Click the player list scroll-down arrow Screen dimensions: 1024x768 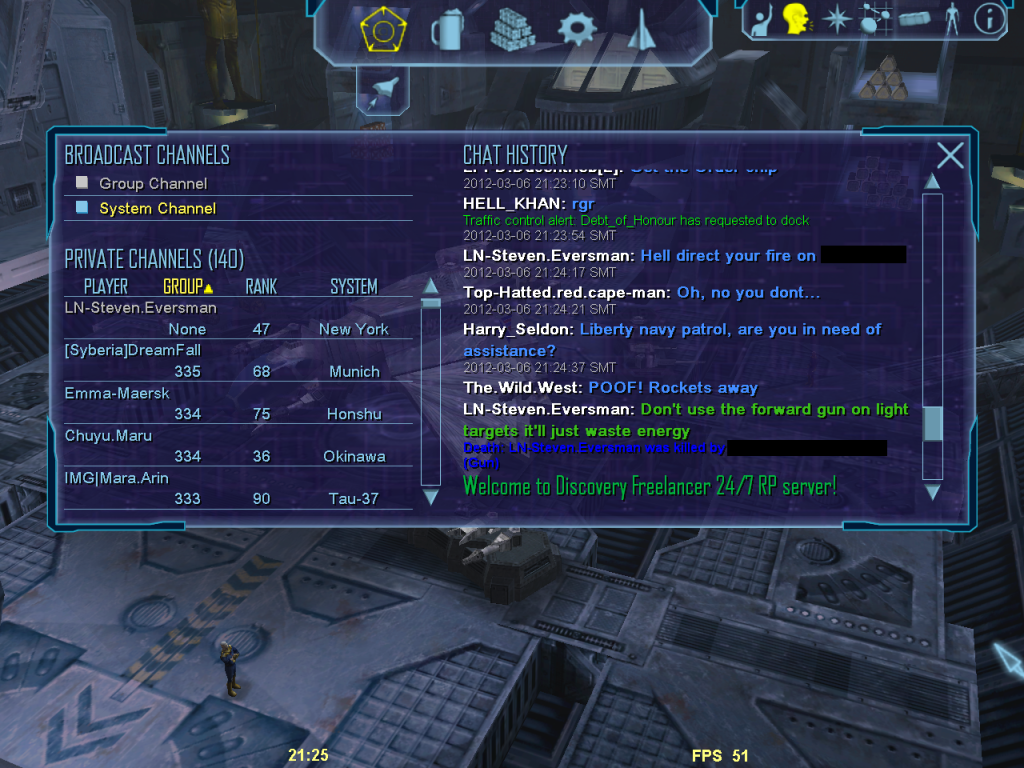[431, 496]
